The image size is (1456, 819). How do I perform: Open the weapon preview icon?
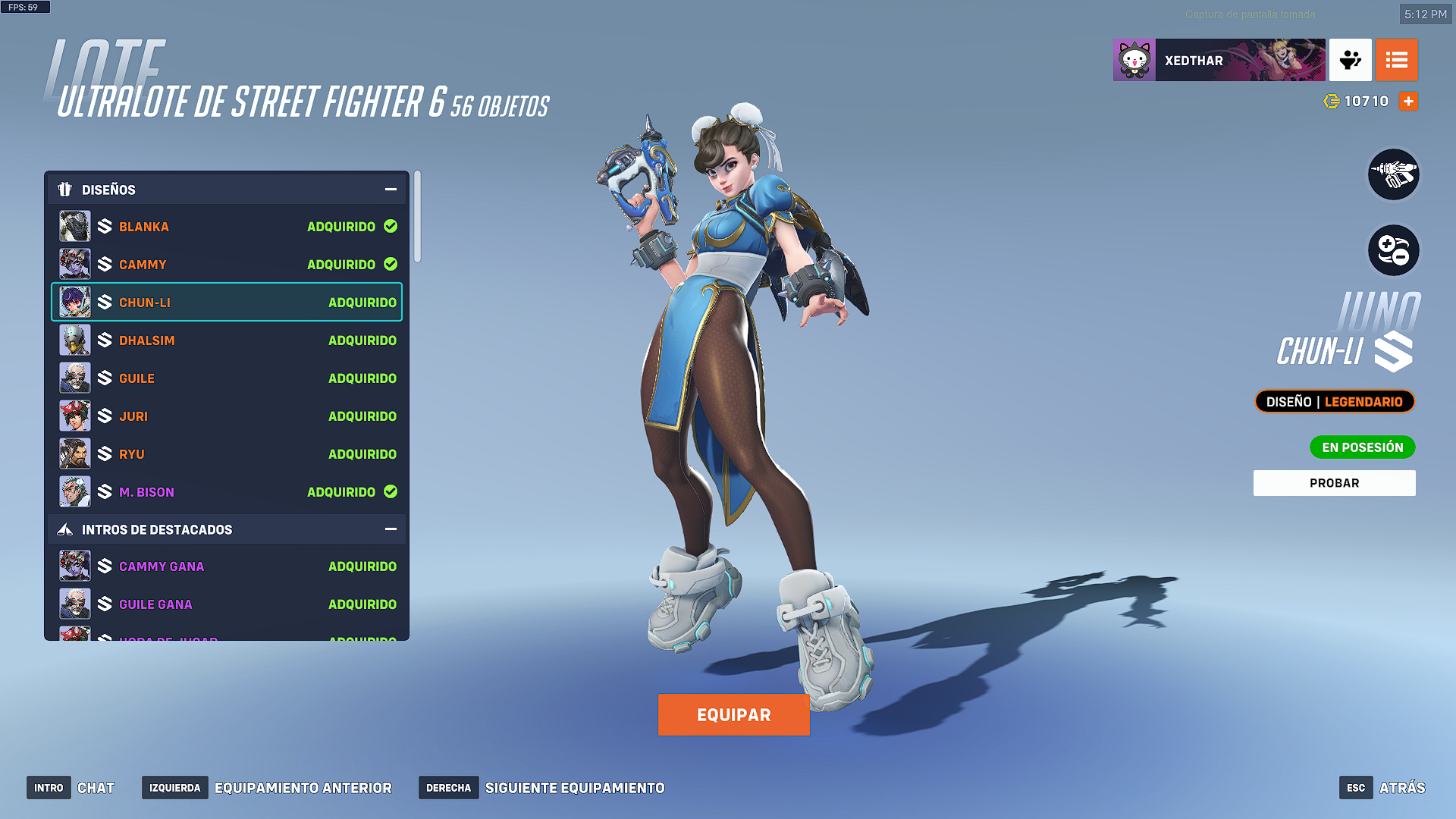[1393, 175]
